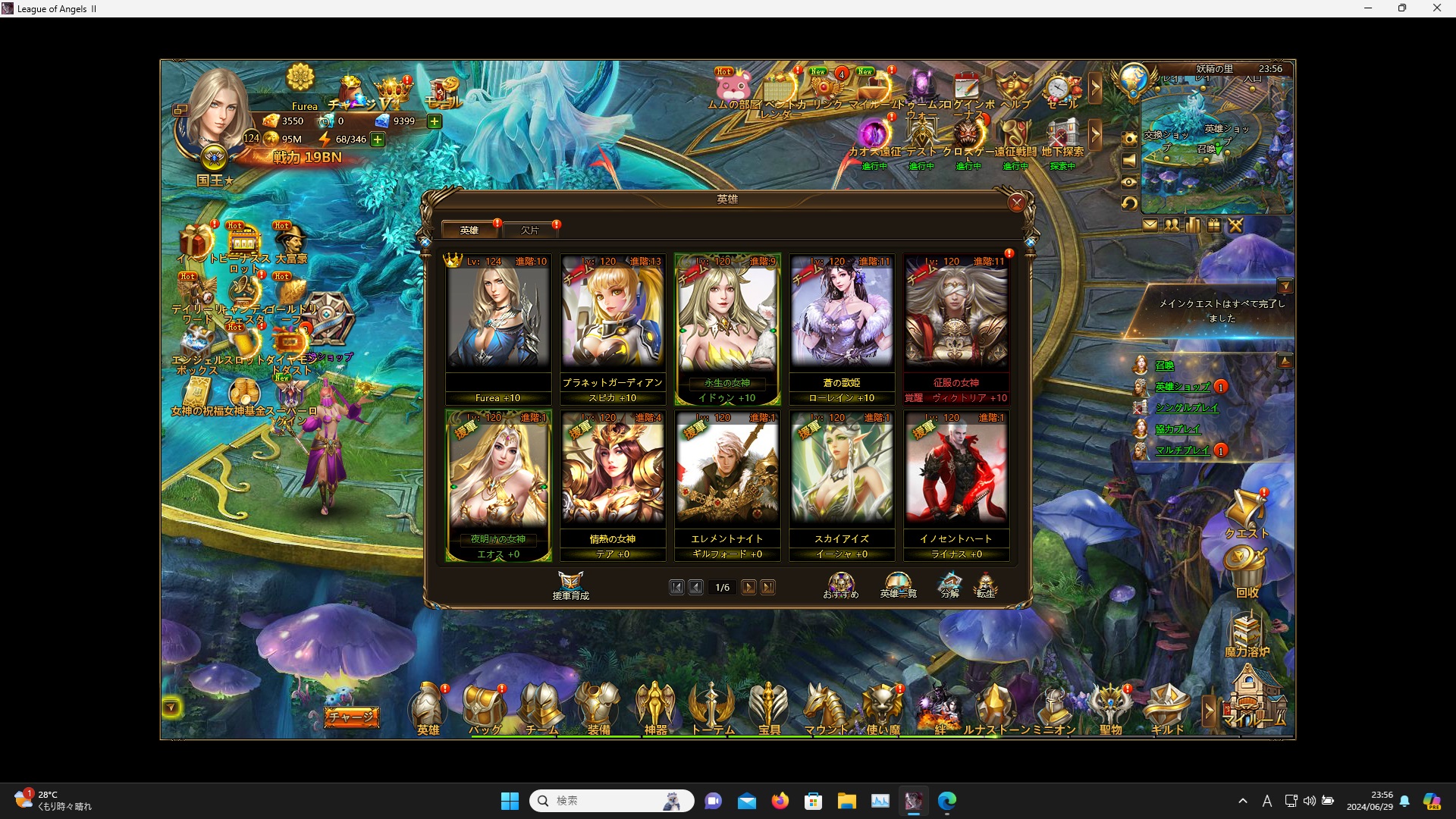
Task: Collapse the メインクエスト tracker panel arrow
Action: coord(1287,285)
